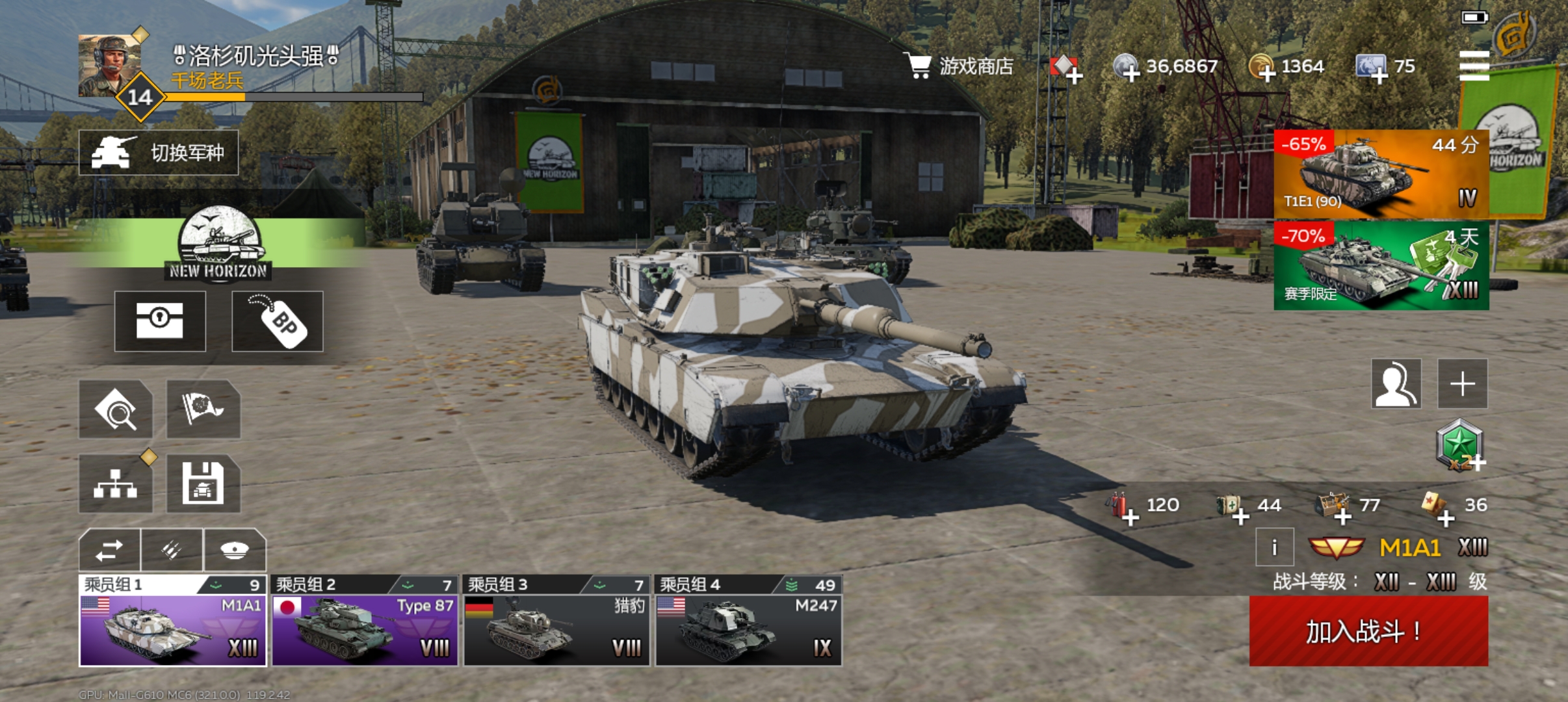The image size is (1568, 702).
Task: Open the crew officer cap tab
Action: click(x=235, y=550)
